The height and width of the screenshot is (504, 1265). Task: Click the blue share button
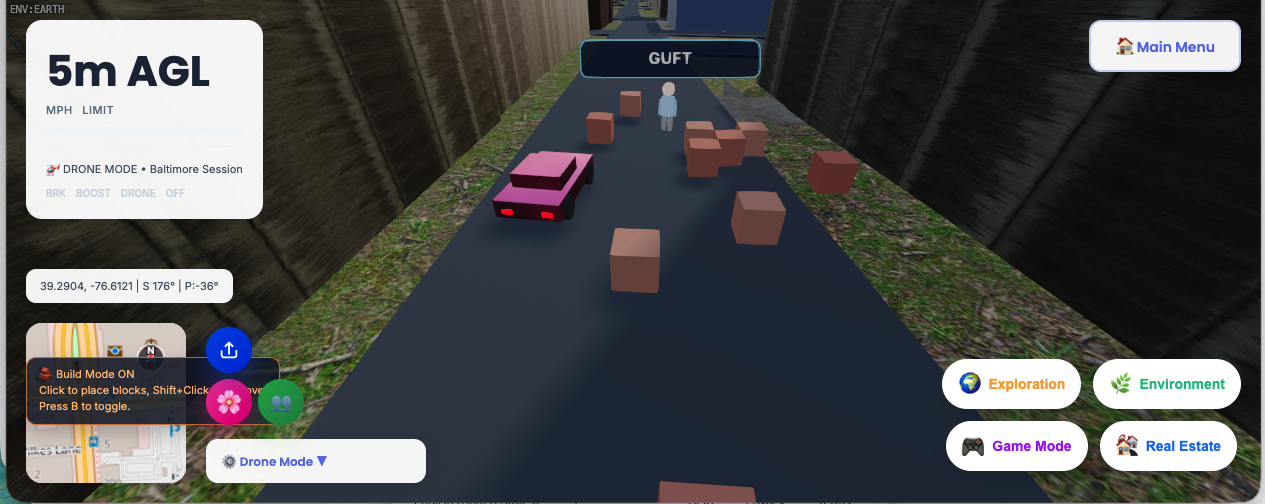(x=229, y=350)
